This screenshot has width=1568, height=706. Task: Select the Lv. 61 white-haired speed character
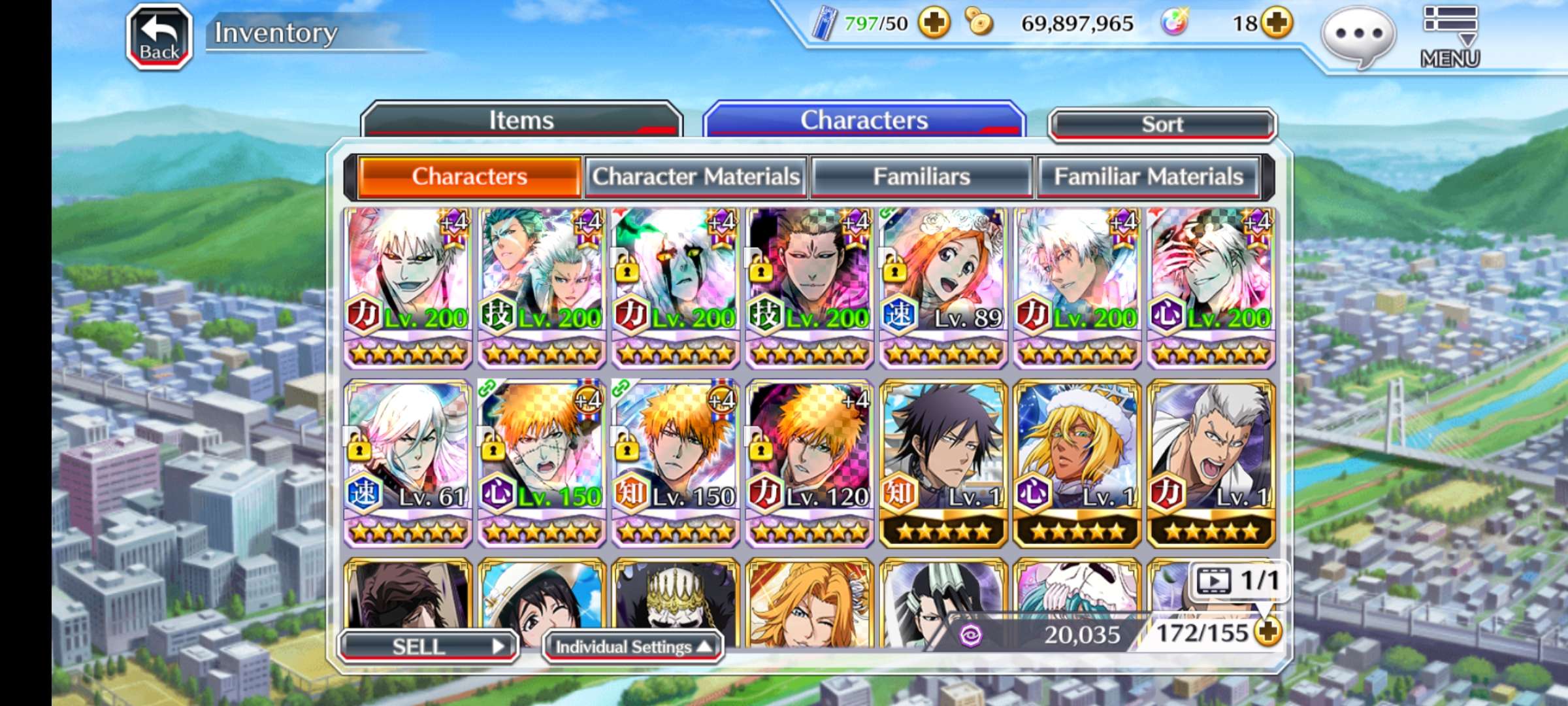[x=408, y=463]
